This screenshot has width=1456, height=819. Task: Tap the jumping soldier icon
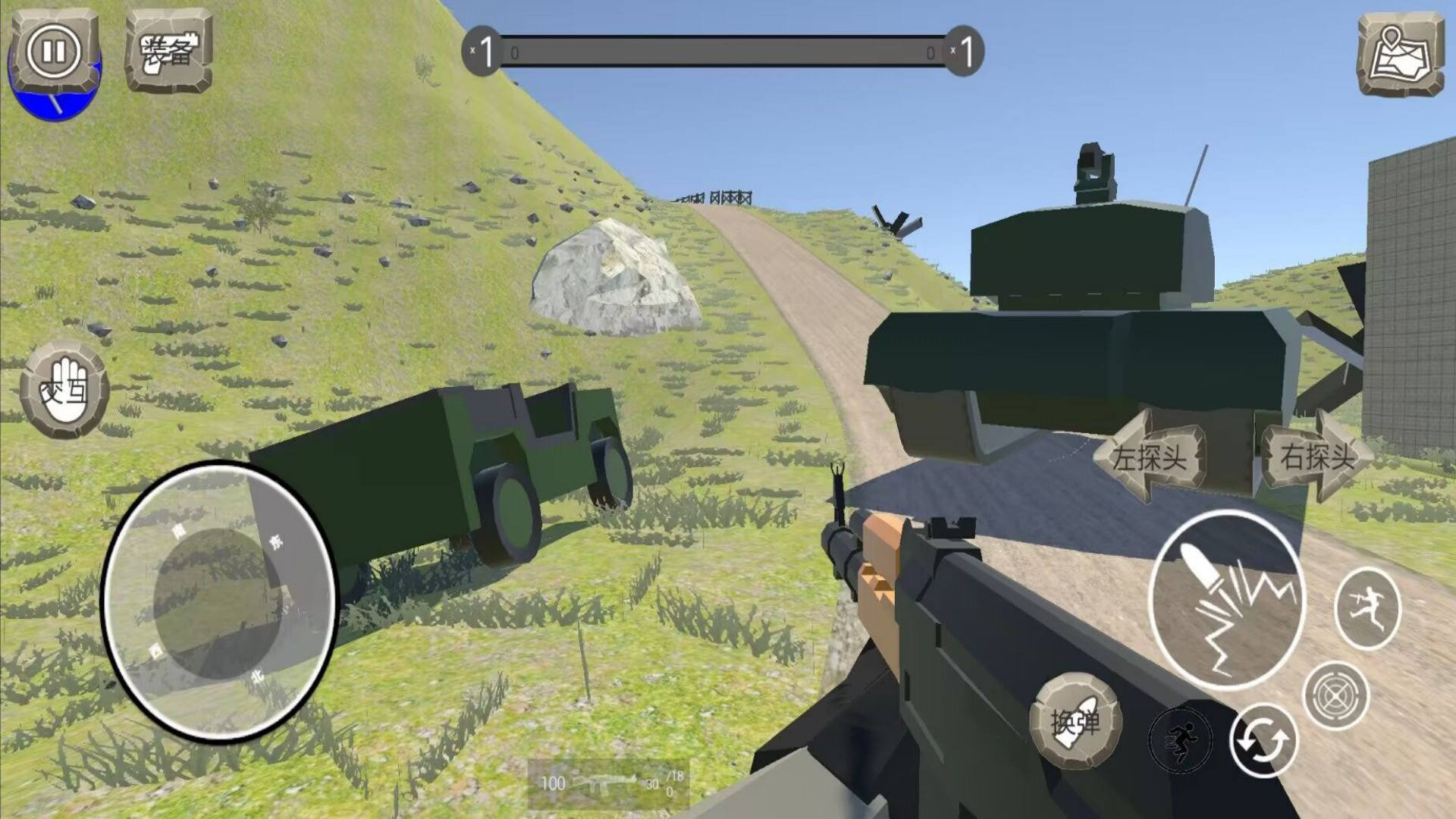point(1367,607)
